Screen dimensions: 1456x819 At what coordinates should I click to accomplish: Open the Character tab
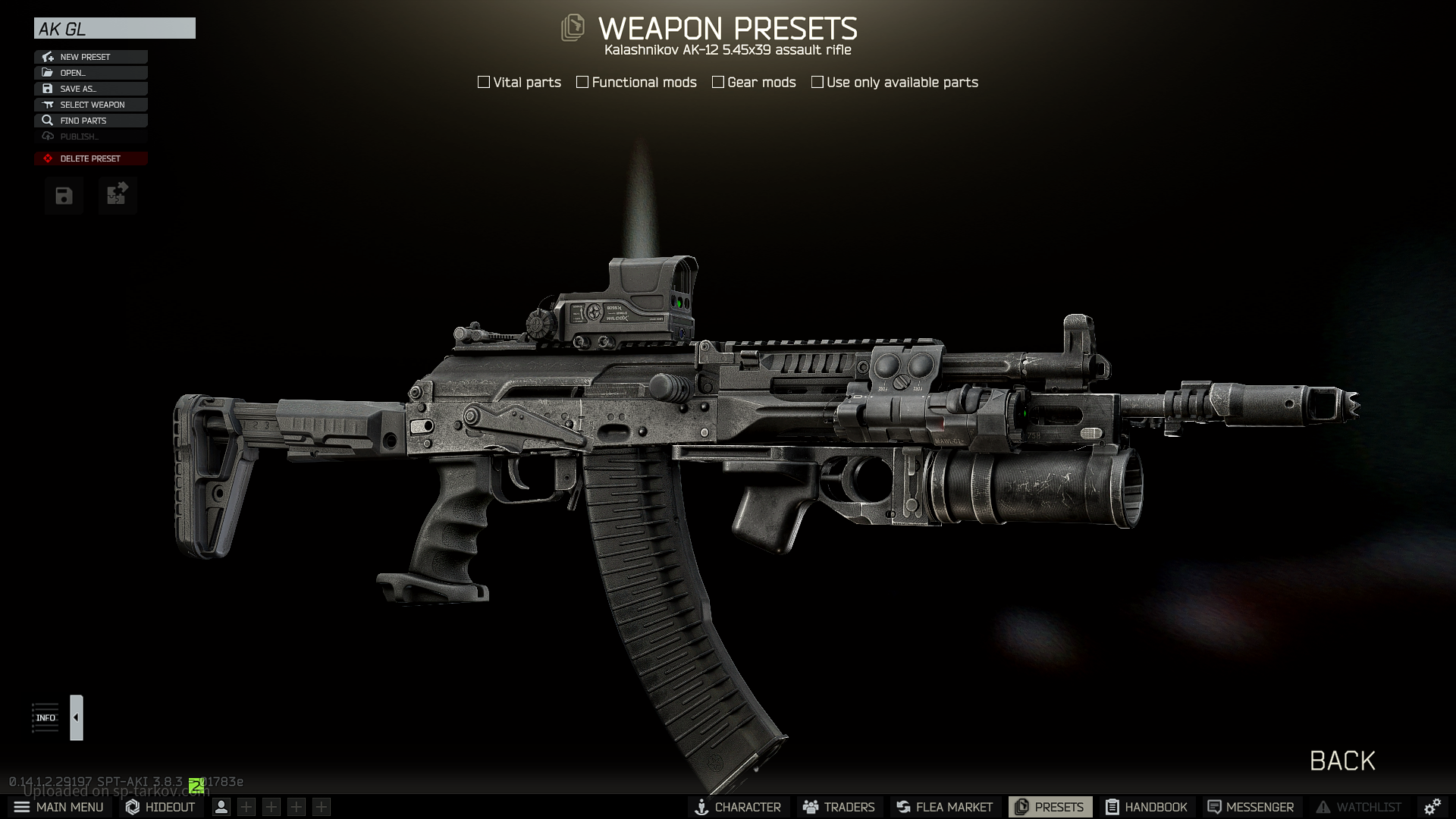click(x=738, y=807)
